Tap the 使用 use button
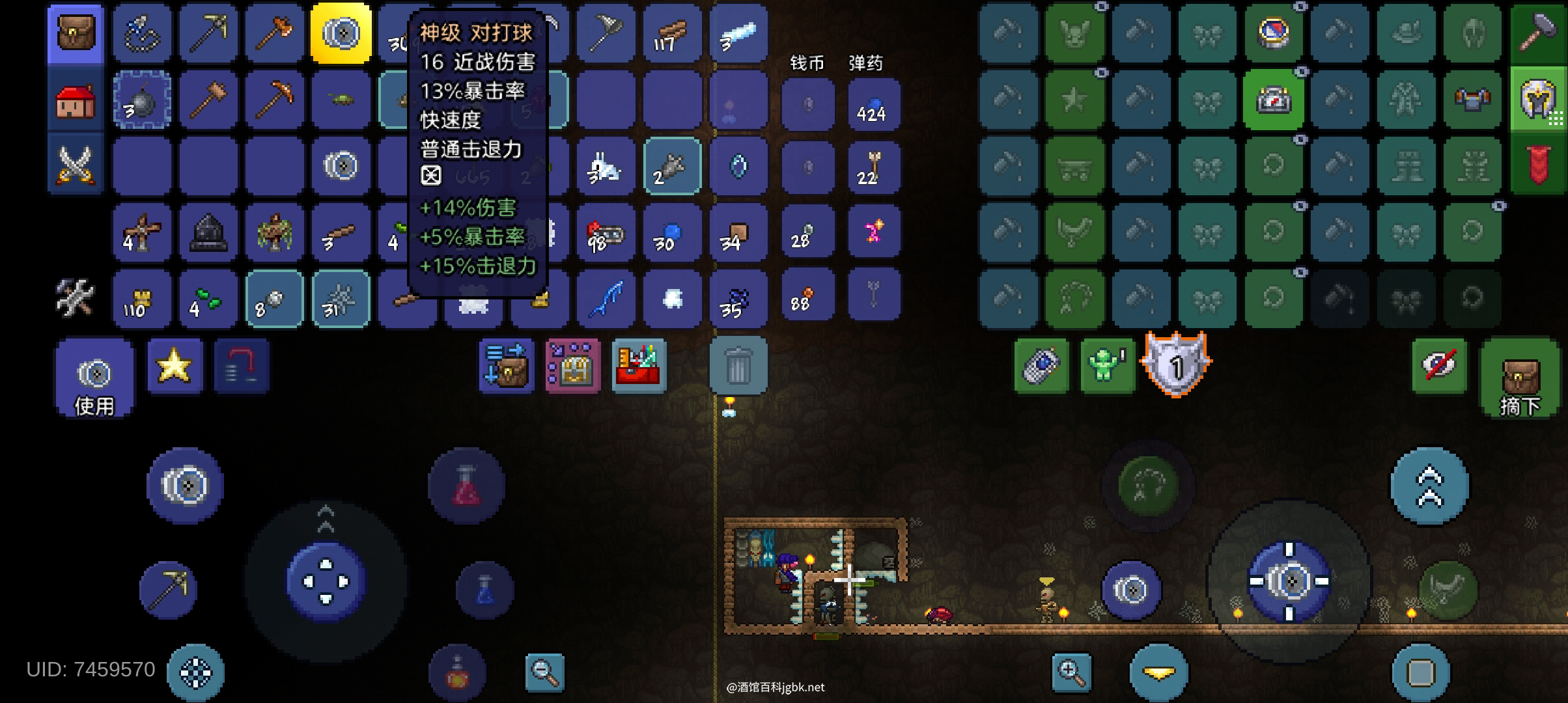Image resolution: width=1568 pixels, height=703 pixels. point(94,378)
